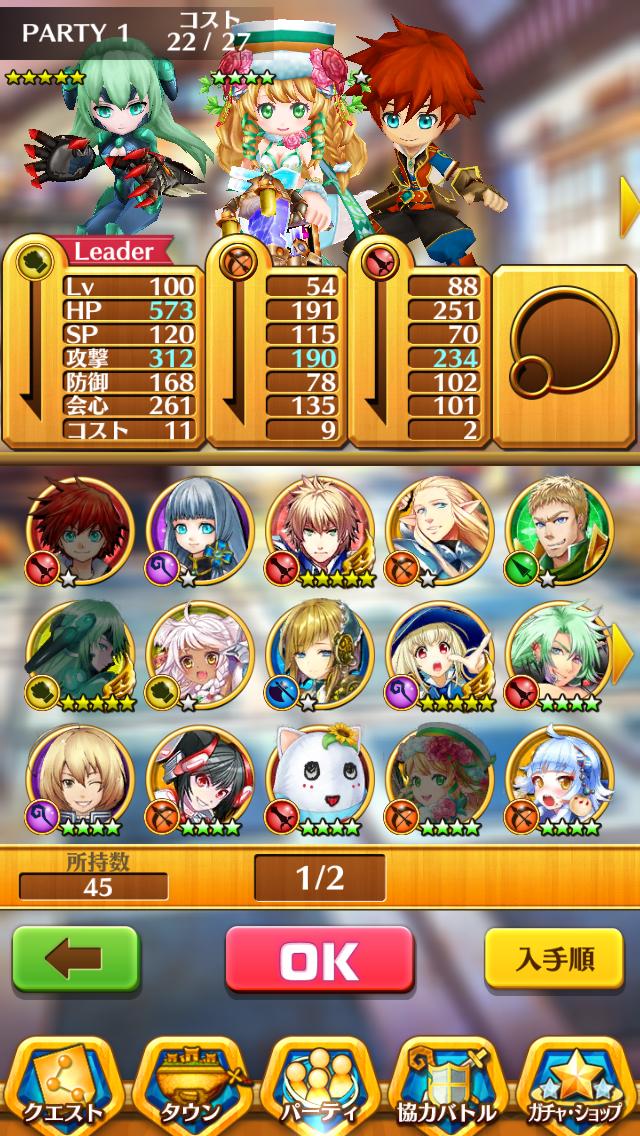
Task: Open the クエスト quest menu
Action: [65, 1085]
